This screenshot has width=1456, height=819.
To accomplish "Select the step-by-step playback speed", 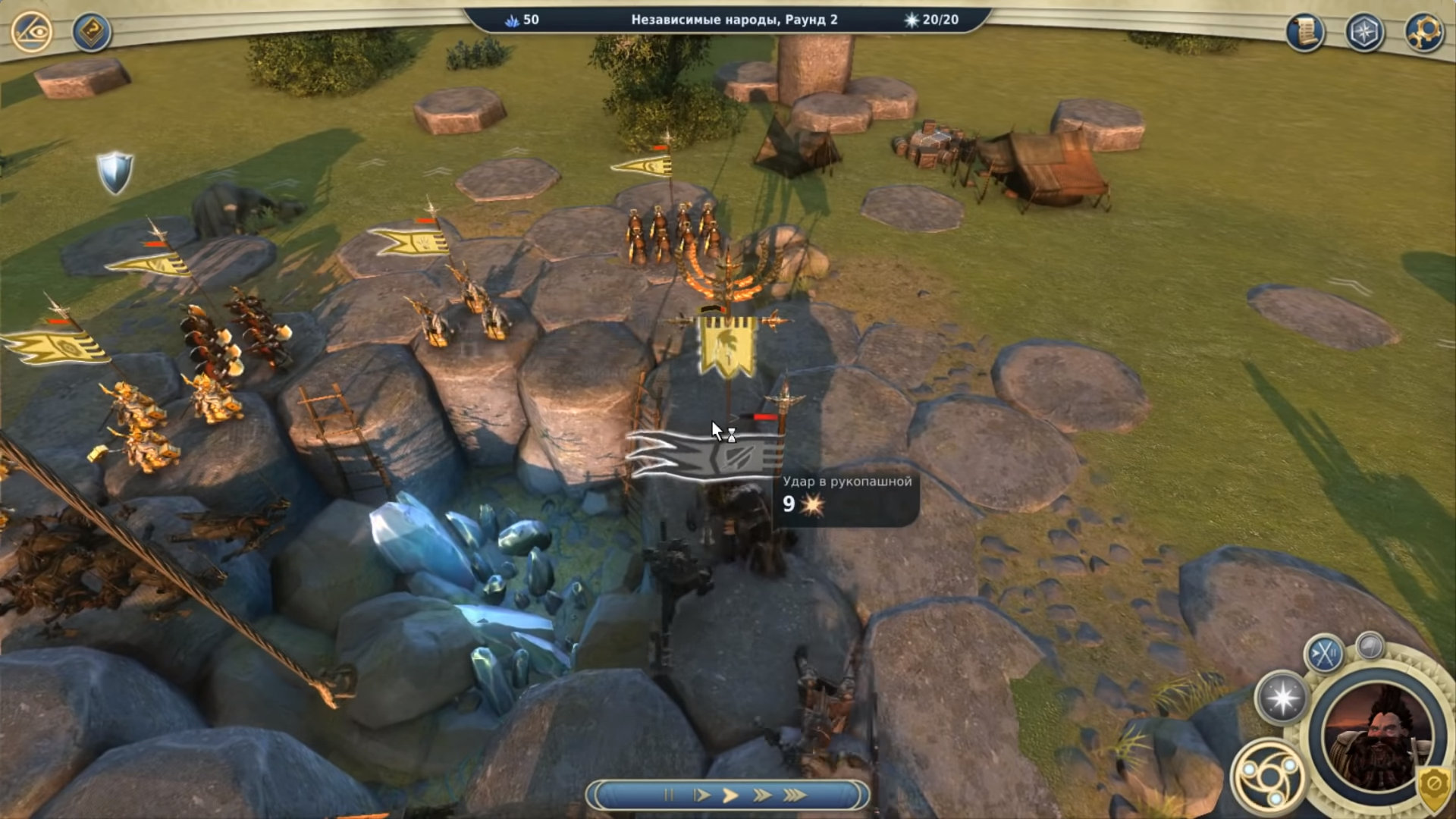I will [x=701, y=795].
